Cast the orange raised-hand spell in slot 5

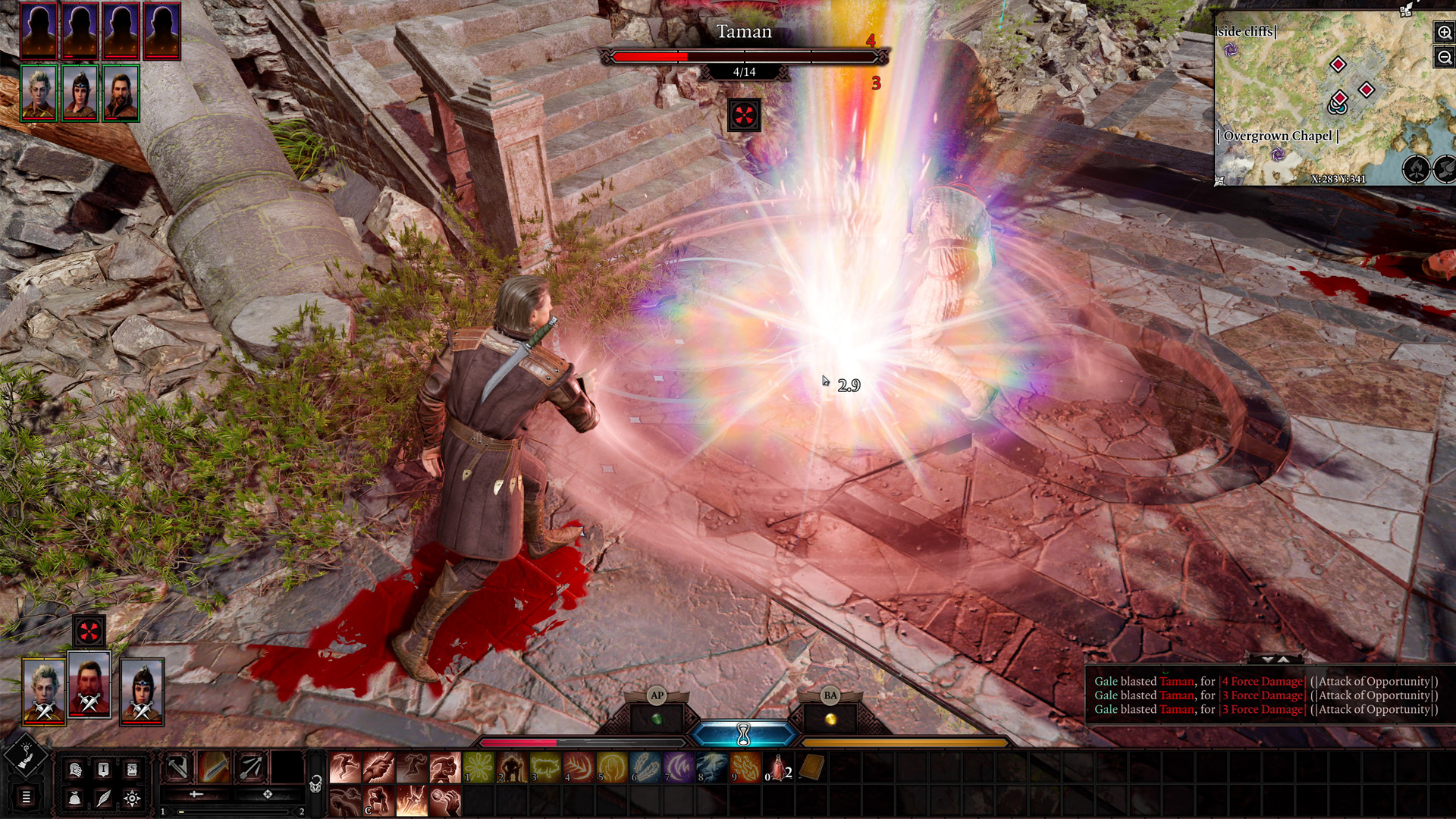coord(612,768)
